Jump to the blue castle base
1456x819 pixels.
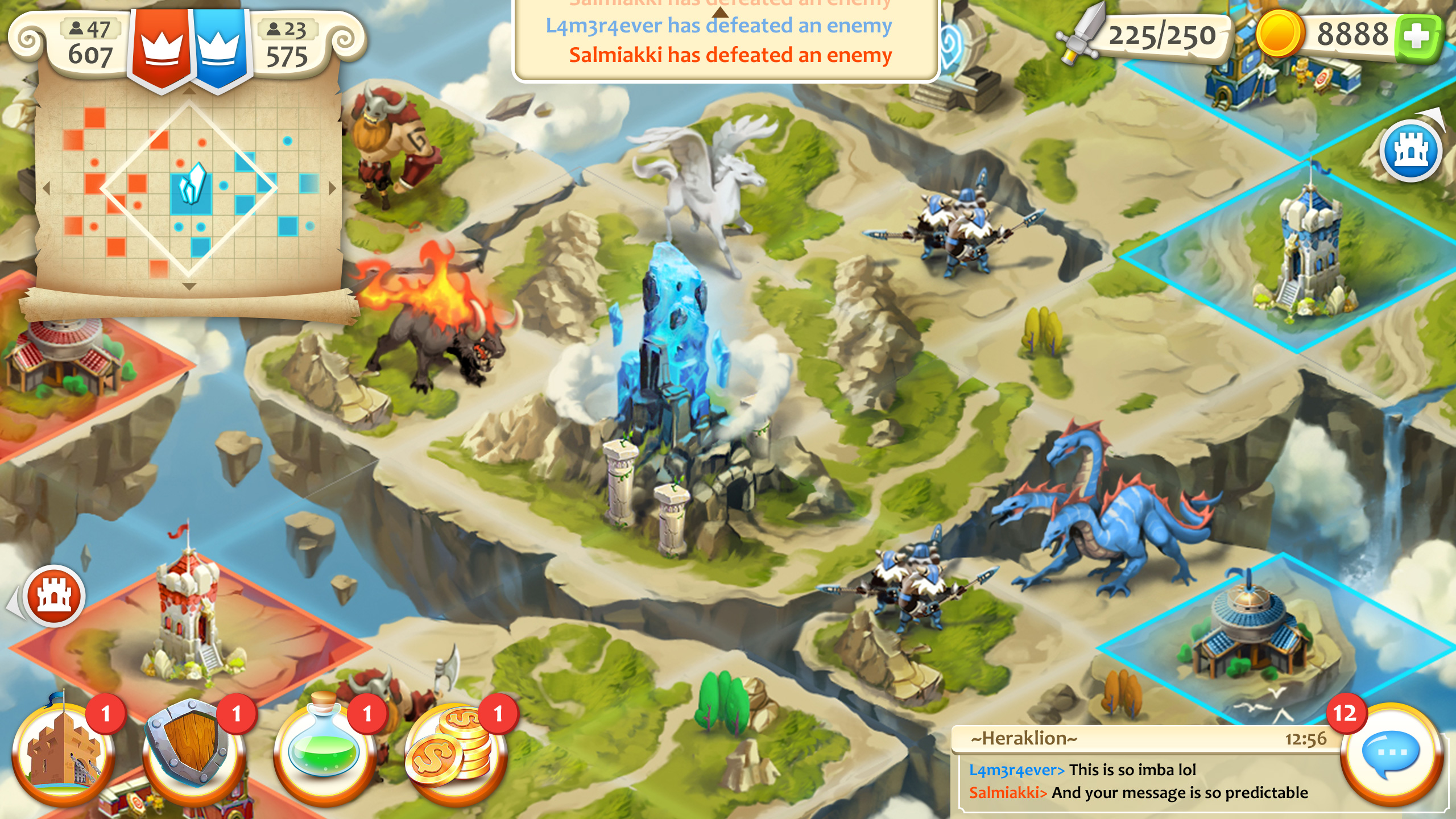click(x=1411, y=151)
